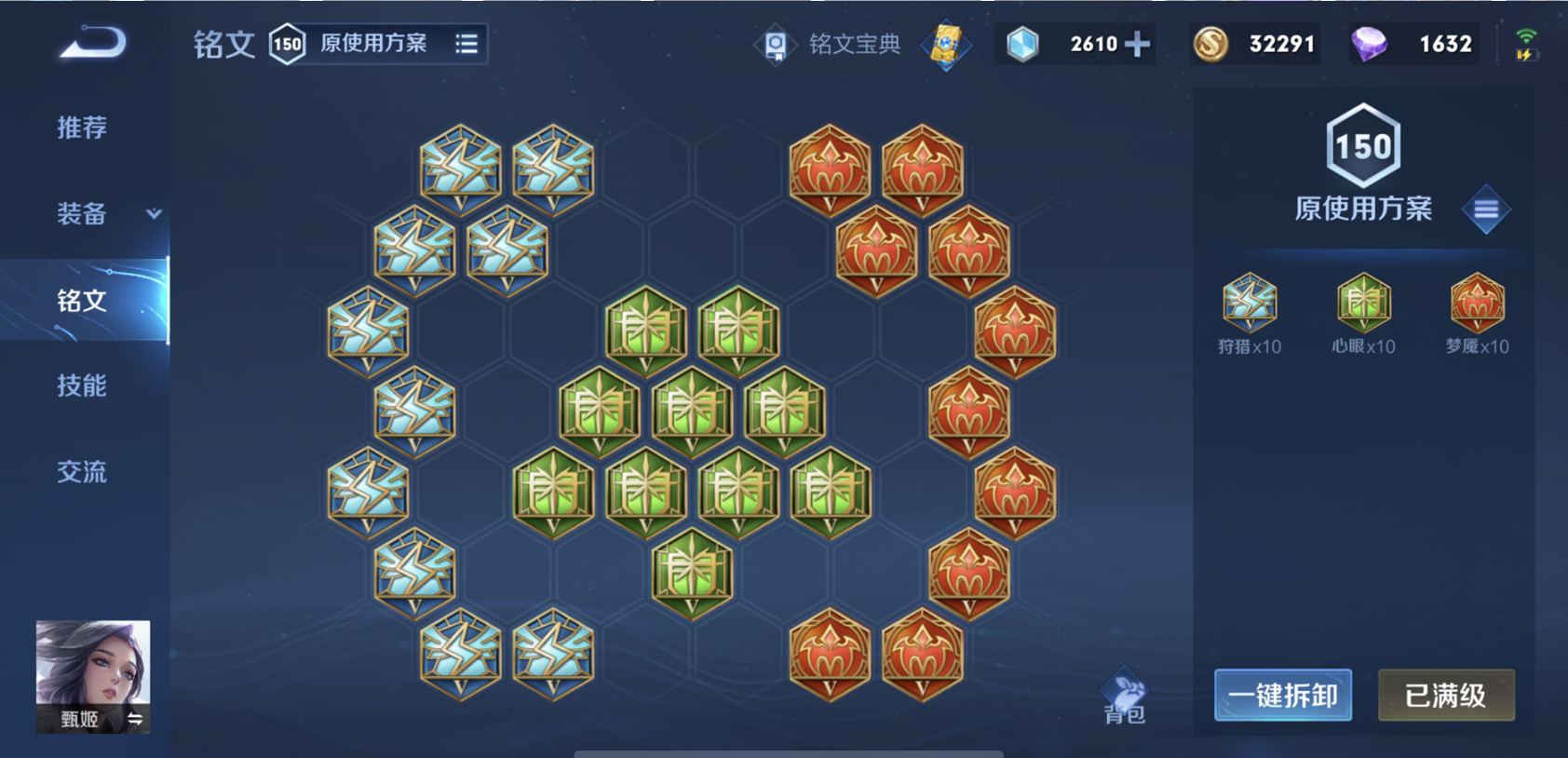Viewport: 1568px width, 758px height.
Task: Expand the 装备 sidebar section
Action: (81, 215)
